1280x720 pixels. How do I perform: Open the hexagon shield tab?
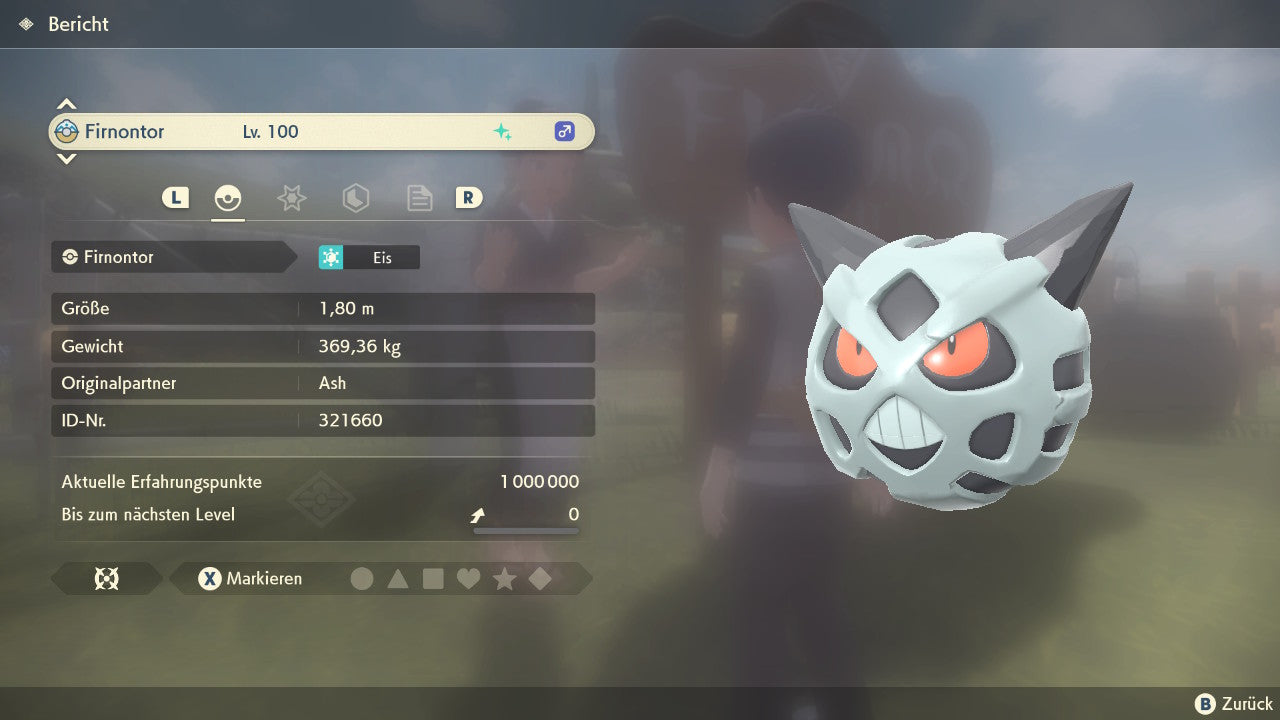tap(355, 198)
